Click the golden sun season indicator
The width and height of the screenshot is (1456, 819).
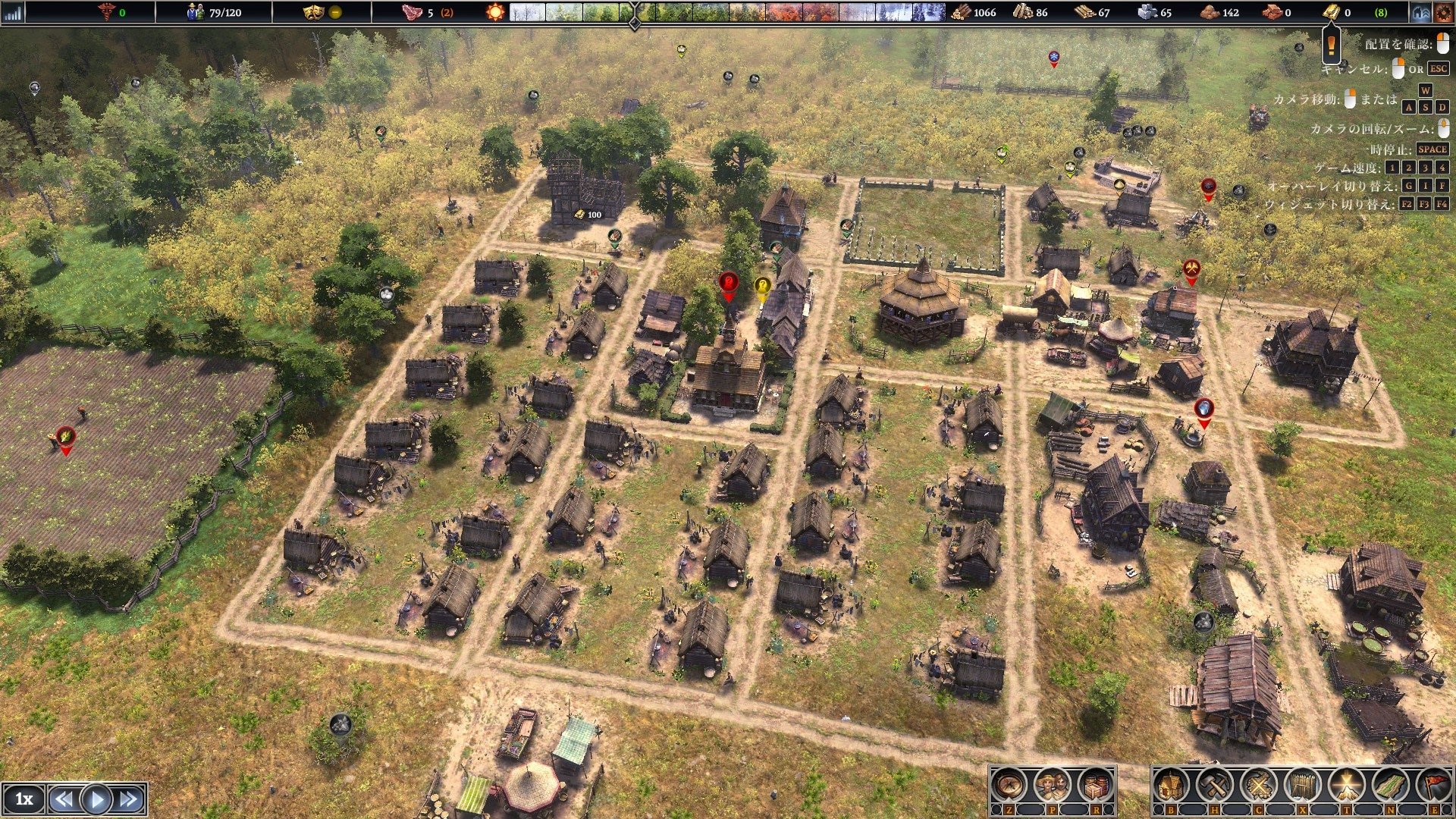click(494, 12)
